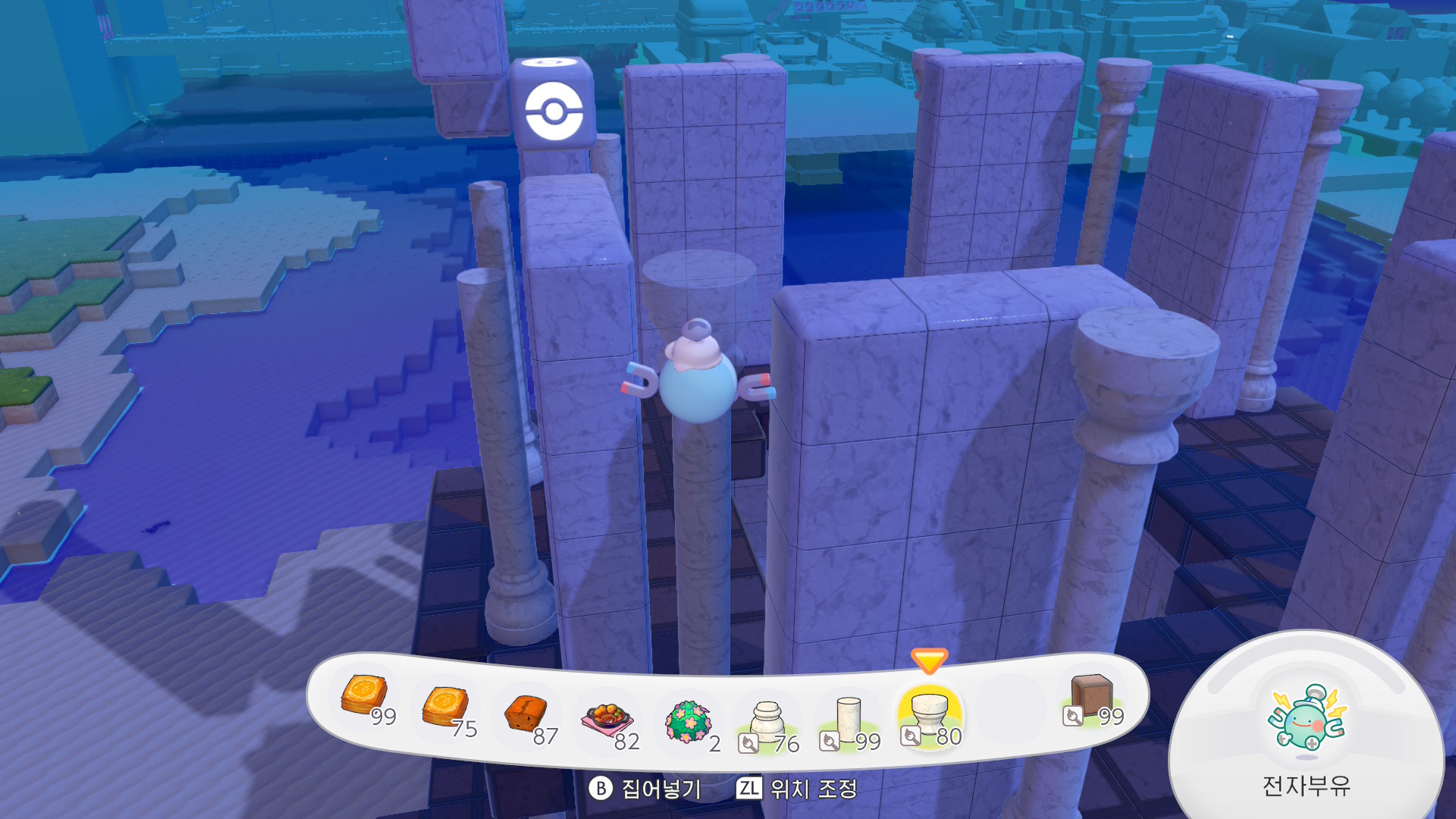Select the plain marble pillar shaft slot

pos(849,720)
